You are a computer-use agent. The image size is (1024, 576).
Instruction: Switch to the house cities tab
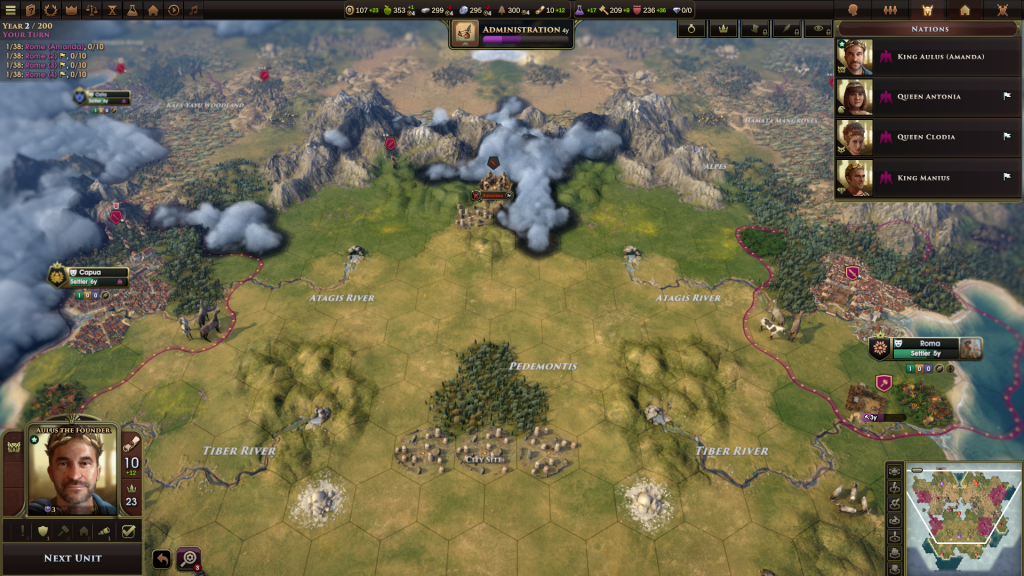tap(964, 10)
